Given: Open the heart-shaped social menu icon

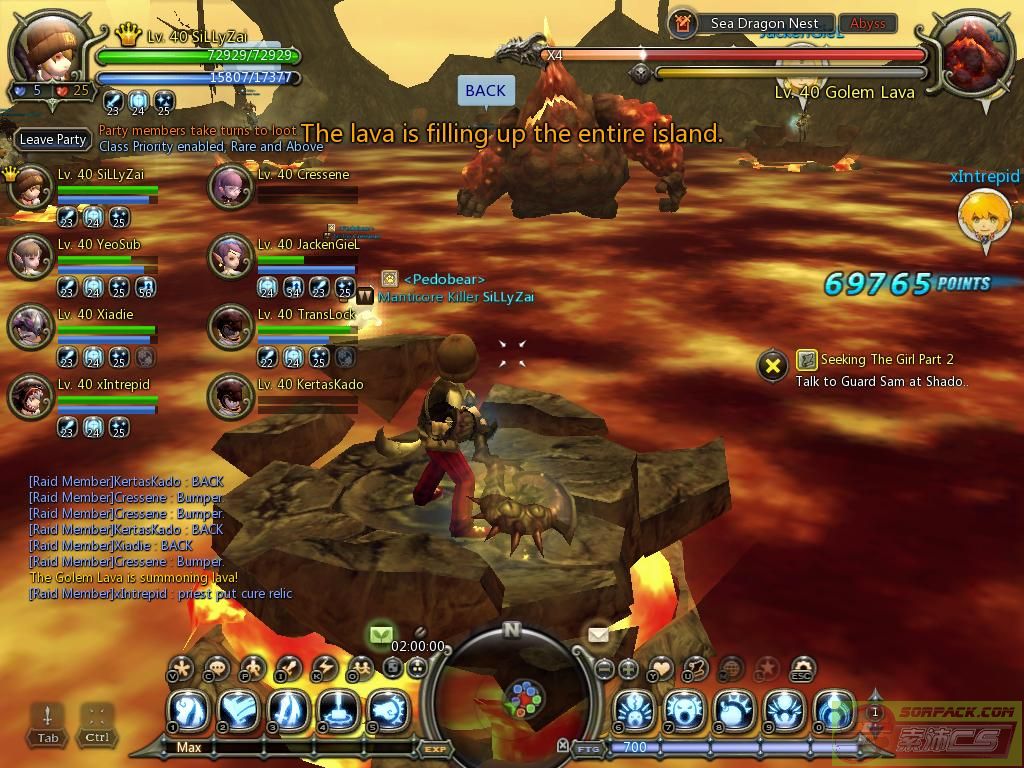Looking at the screenshot, I should point(661,668).
